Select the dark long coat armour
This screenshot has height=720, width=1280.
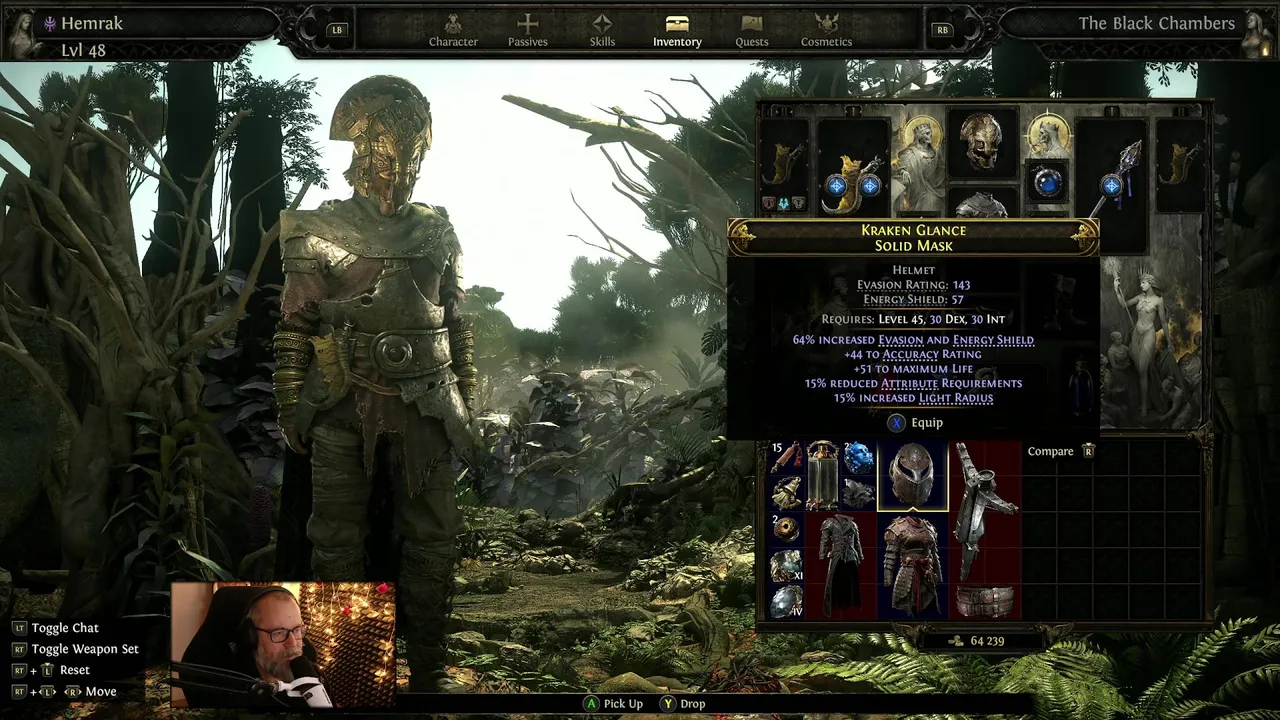click(x=841, y=565)
